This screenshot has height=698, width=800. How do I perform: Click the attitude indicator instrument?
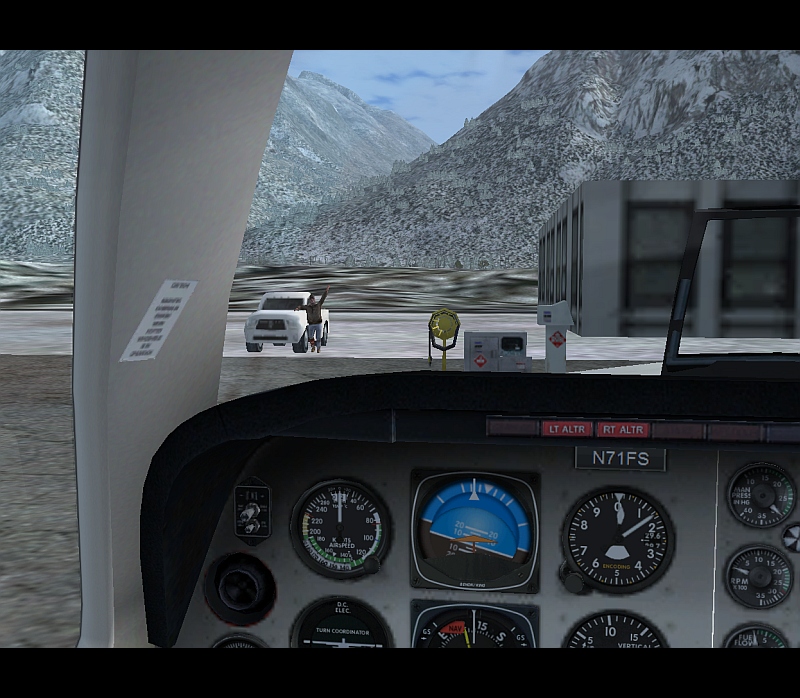(473, 530)
